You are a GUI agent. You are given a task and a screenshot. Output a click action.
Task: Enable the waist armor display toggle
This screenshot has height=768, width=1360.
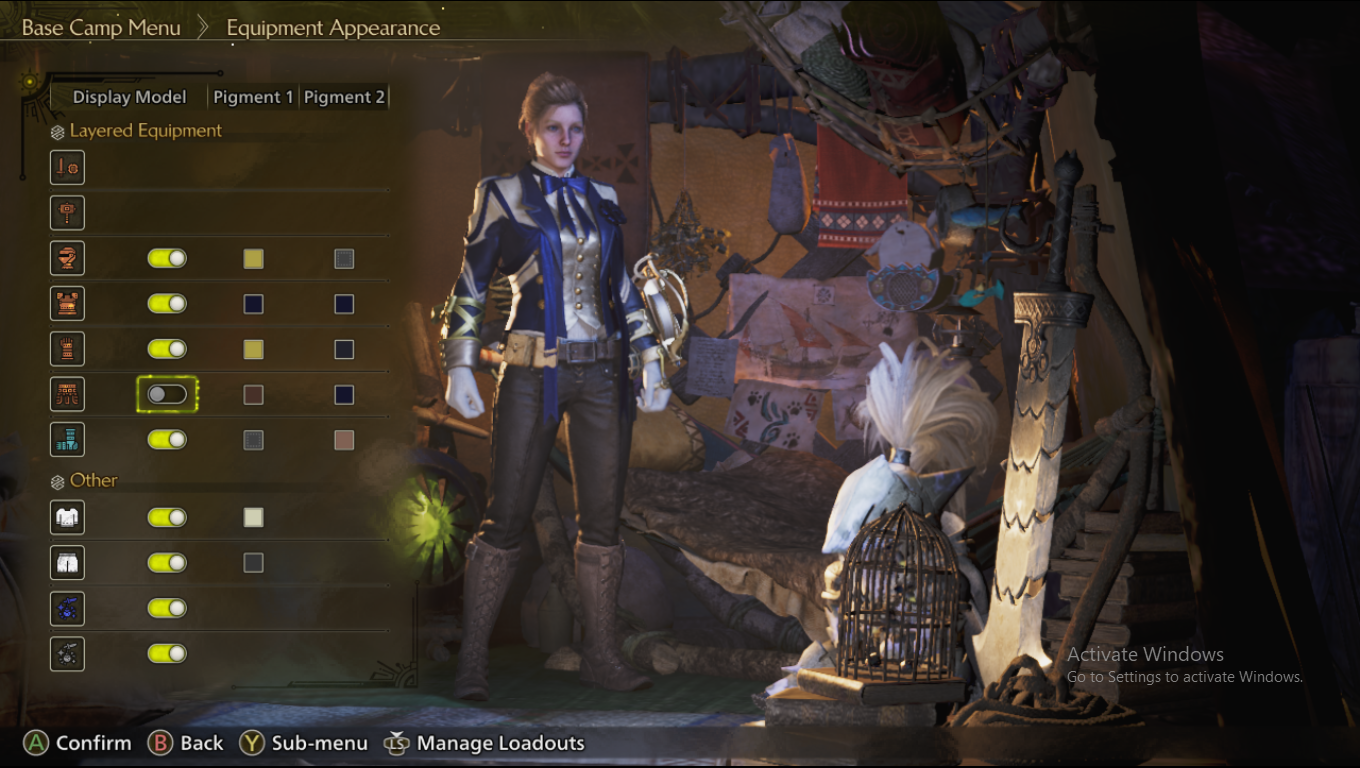click(167, 394)
